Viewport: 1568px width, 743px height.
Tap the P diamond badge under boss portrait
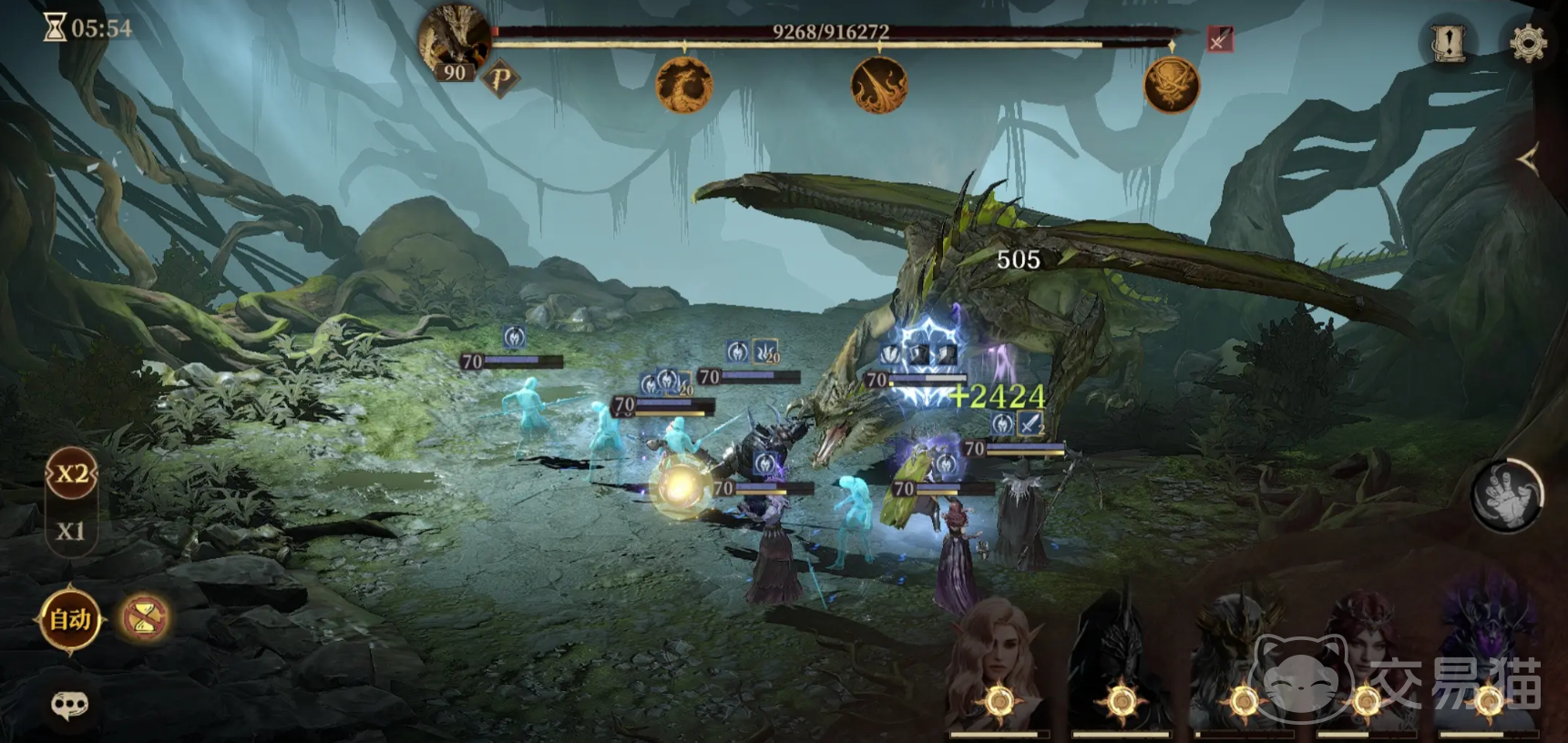coord(500,79)
